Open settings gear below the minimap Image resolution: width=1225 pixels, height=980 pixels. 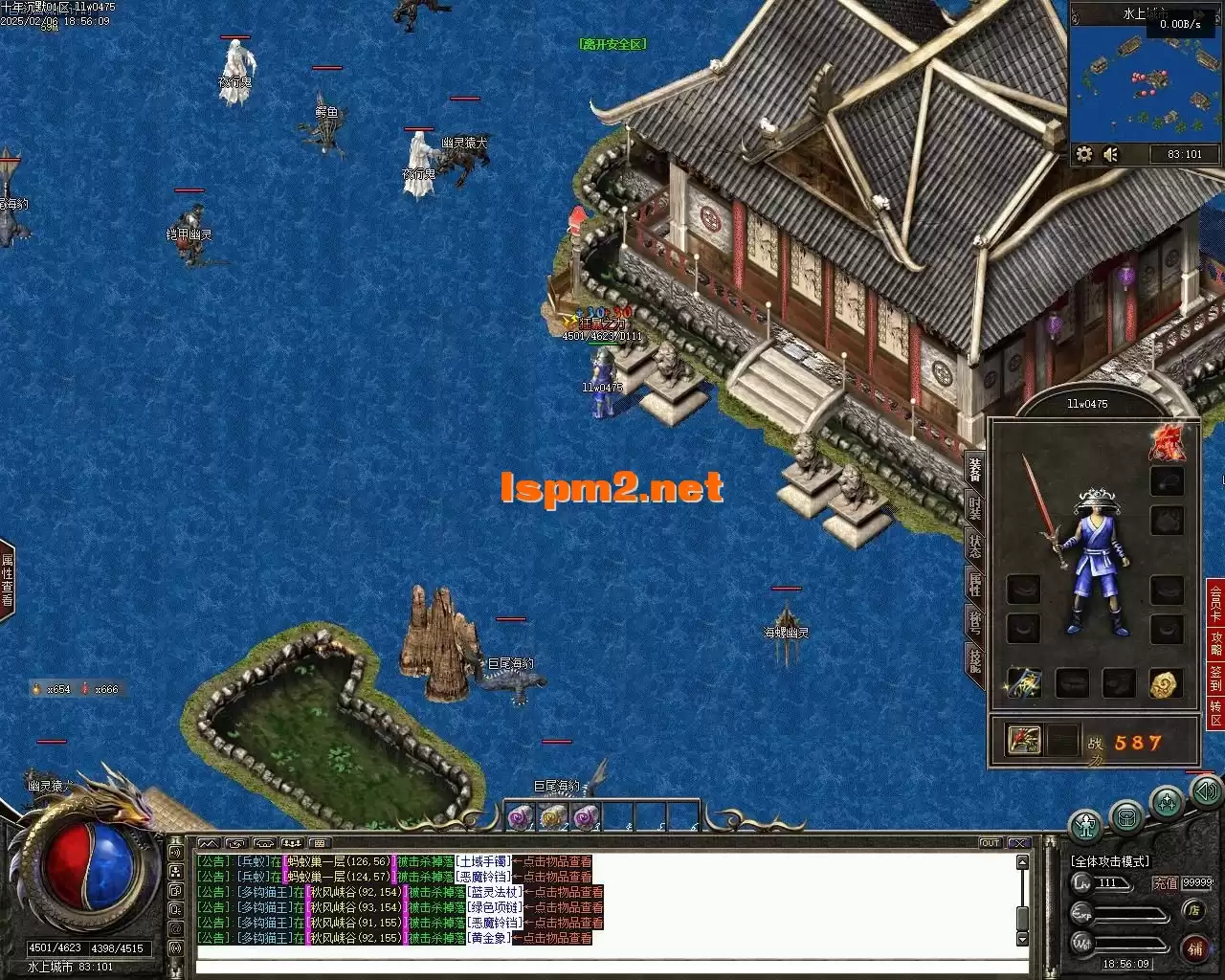point(1084,154)
